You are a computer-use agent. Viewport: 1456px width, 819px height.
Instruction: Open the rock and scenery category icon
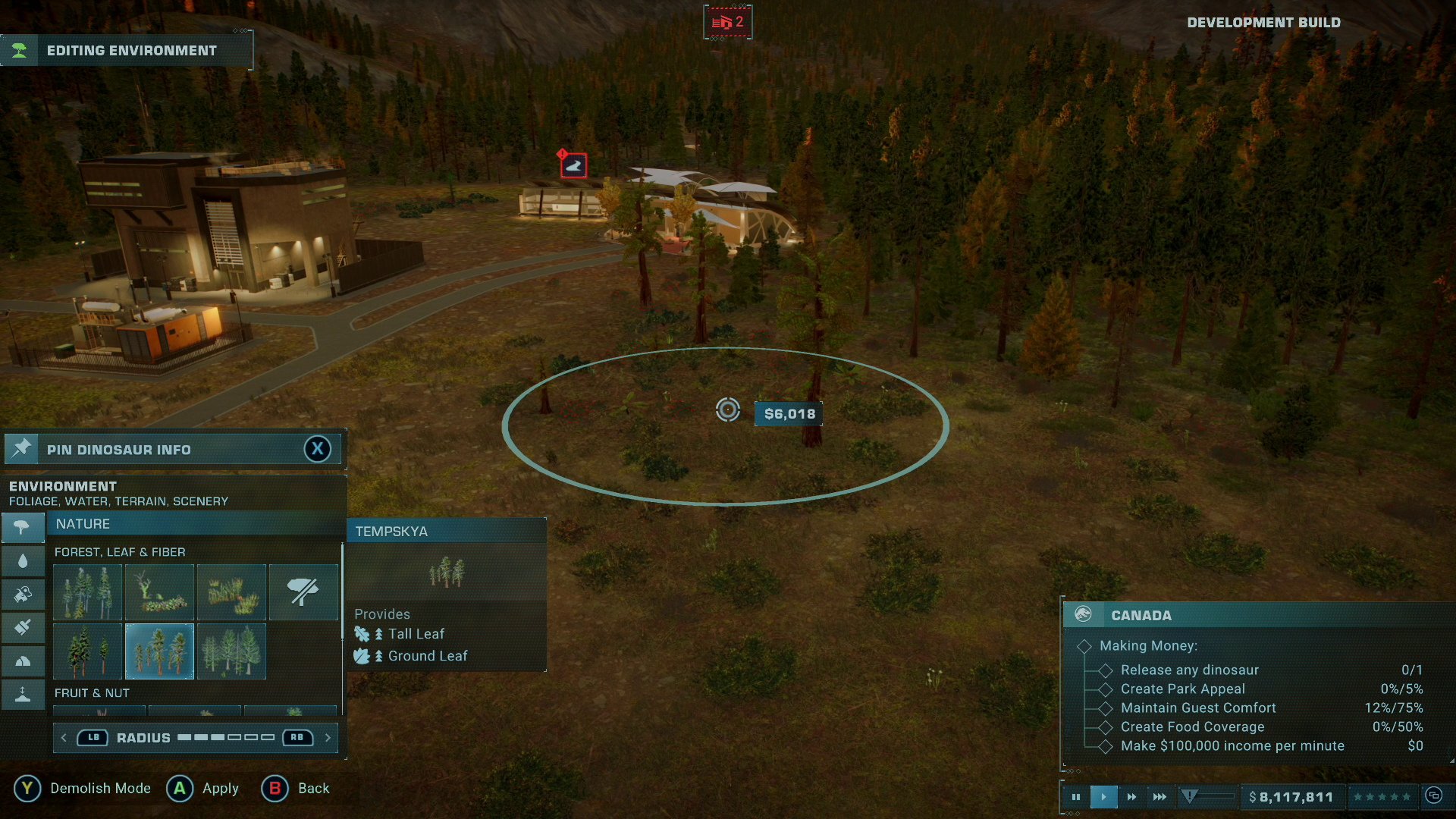(x=23, y=659)
